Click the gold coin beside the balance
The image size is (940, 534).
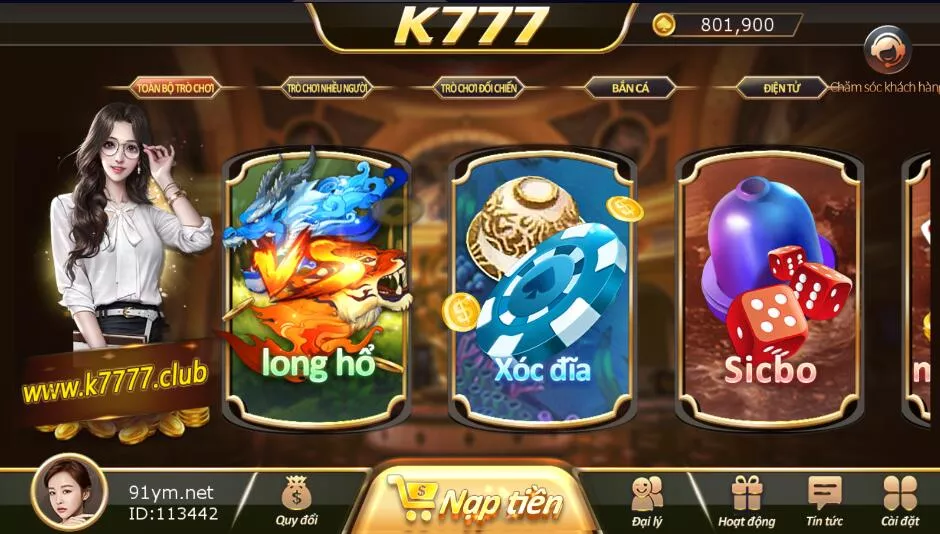pyautogui.click(x=663, y=25)
